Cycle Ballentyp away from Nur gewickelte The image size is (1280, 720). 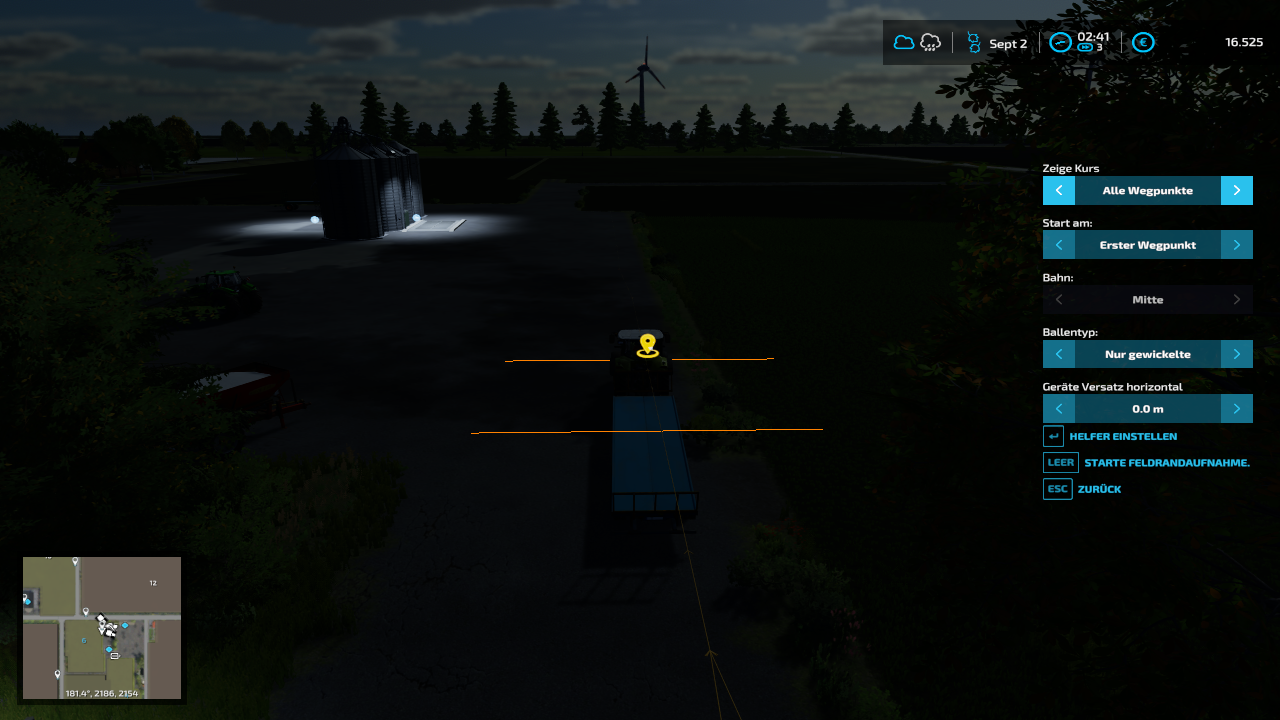click(x=1236, y=353)
